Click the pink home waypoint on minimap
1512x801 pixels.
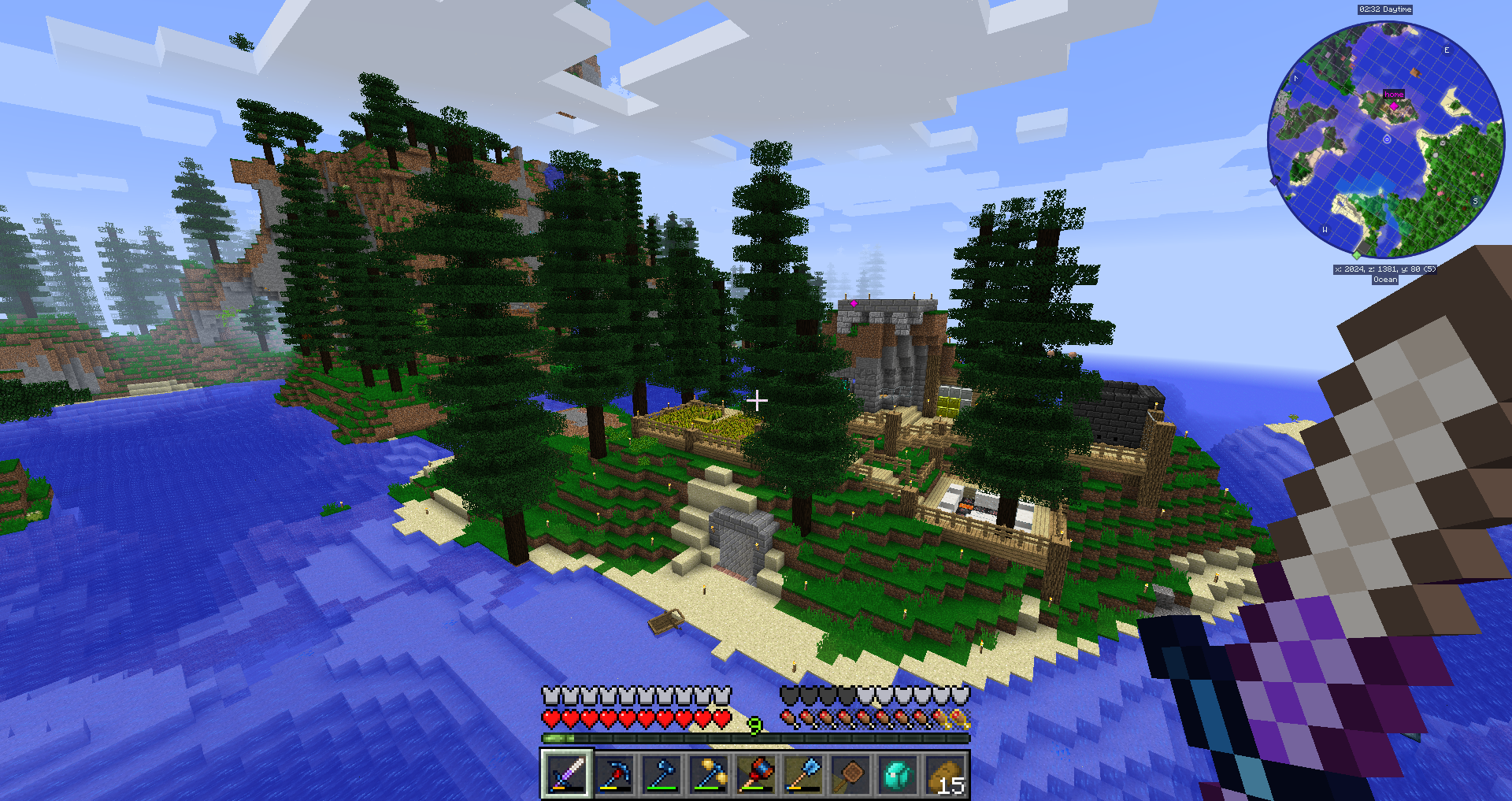point(1394,105)
